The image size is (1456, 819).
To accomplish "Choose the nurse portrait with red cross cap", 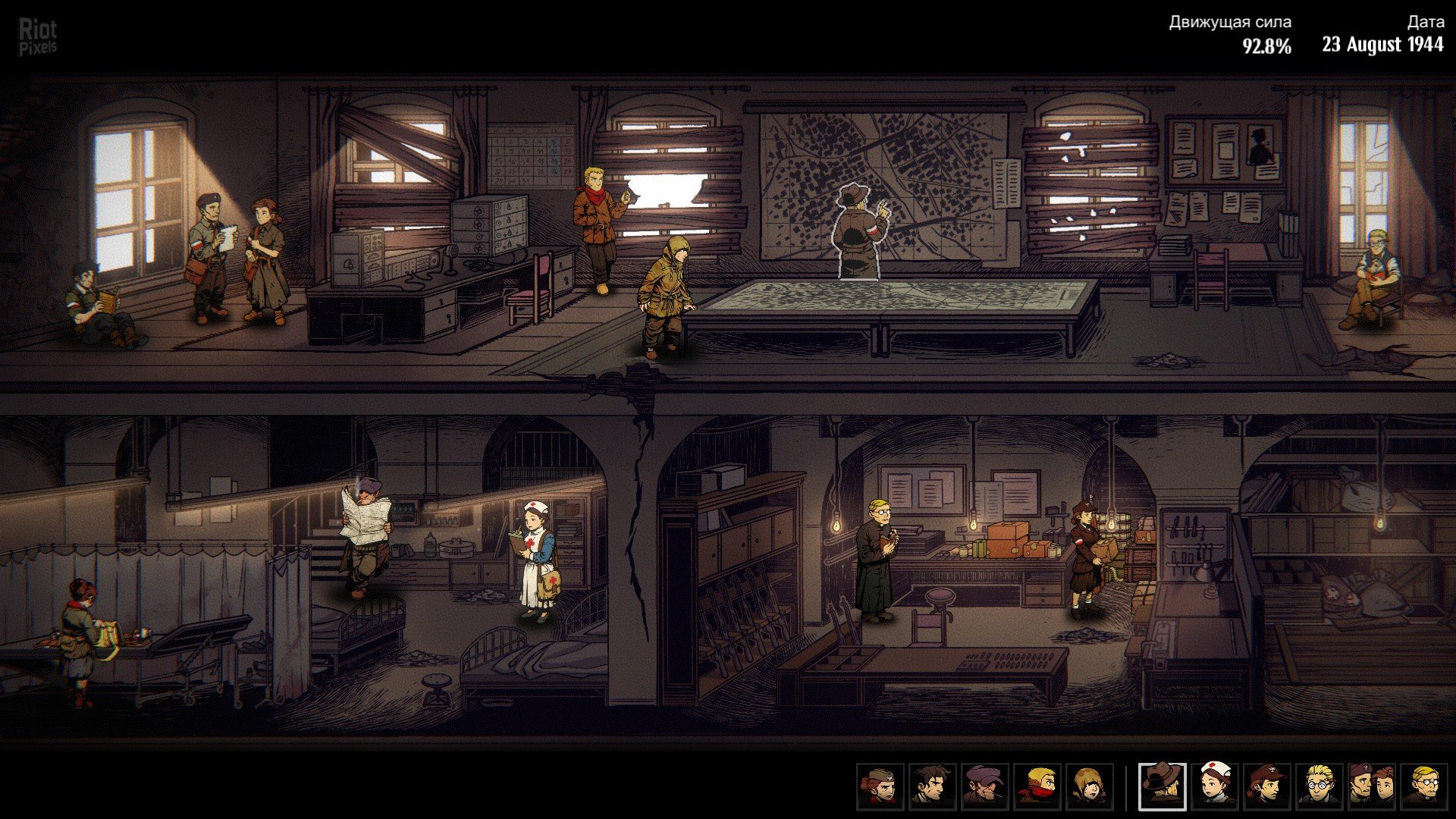I will click(1215, 786).
